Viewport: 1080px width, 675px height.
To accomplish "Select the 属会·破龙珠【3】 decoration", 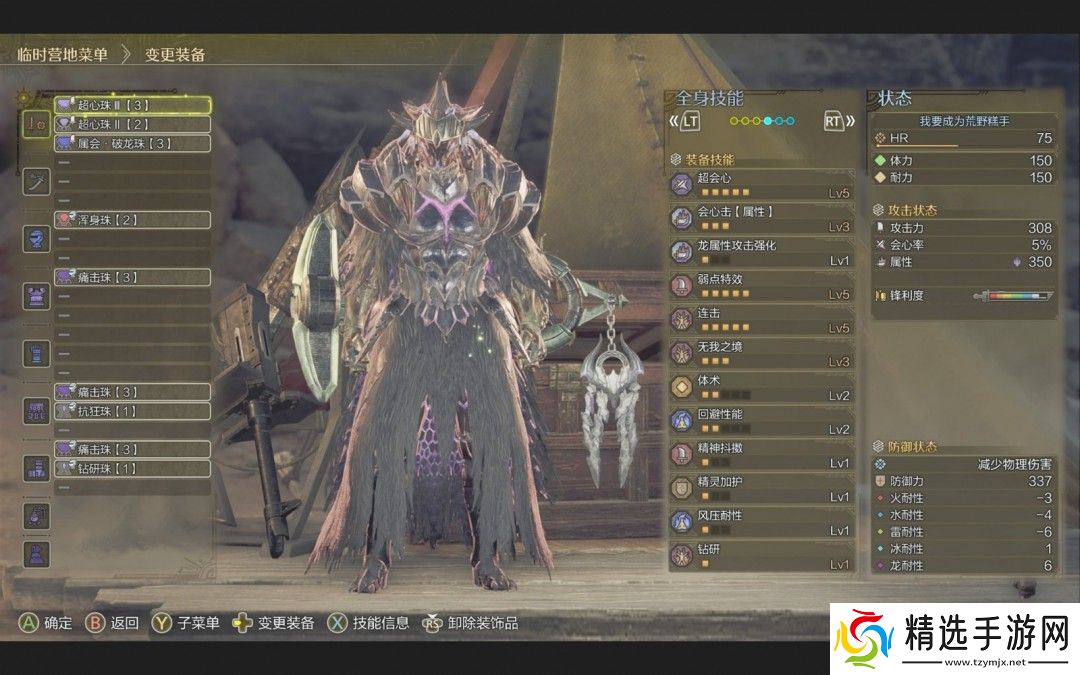I will pyautogui.click(x=131, y=143).
